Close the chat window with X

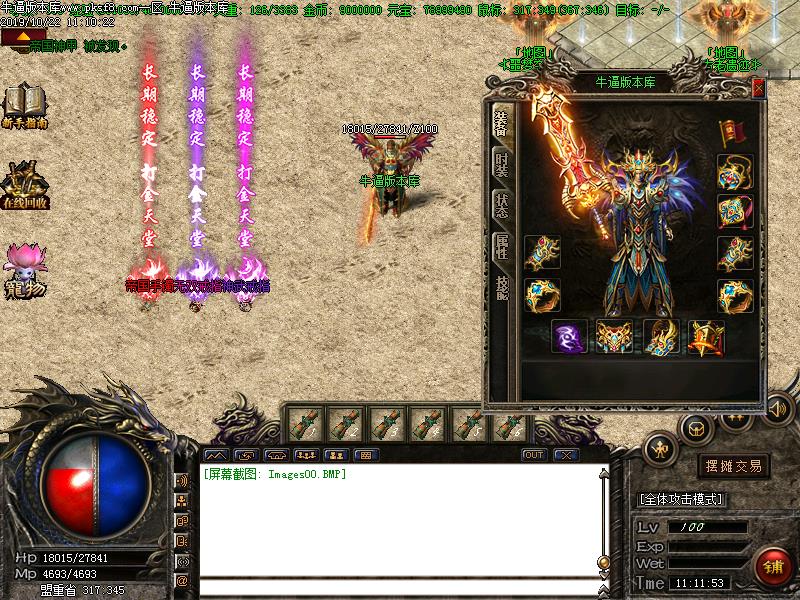pyautogui.click(x=566, y=455)
